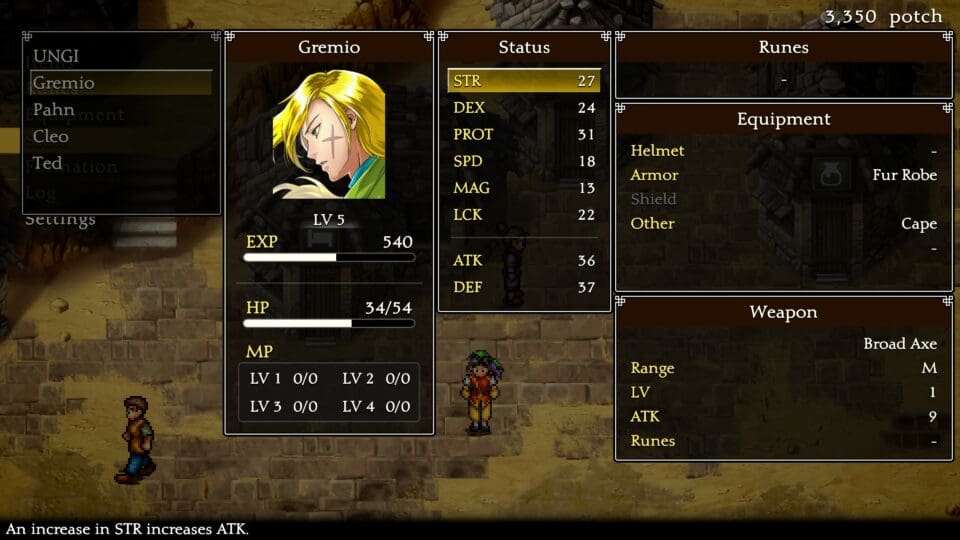Click the DEF stat row

tap(523, 288)
